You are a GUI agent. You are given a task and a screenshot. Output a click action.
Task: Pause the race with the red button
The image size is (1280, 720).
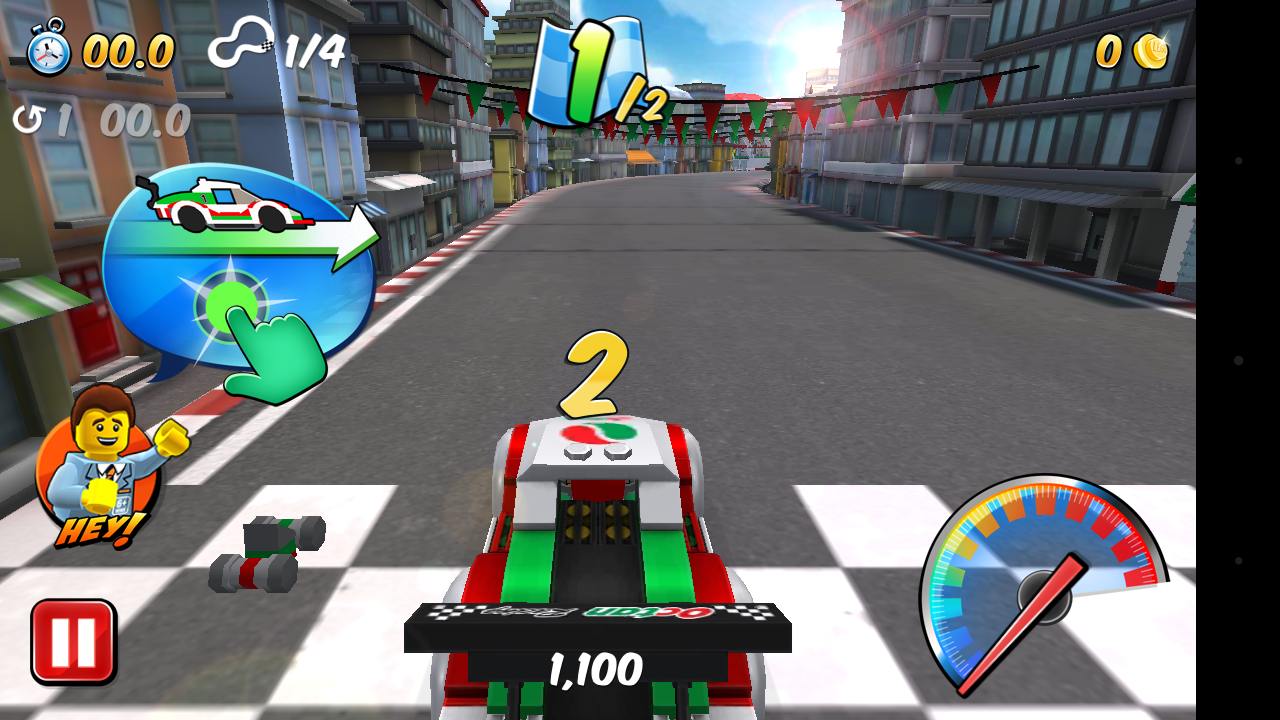73,641
